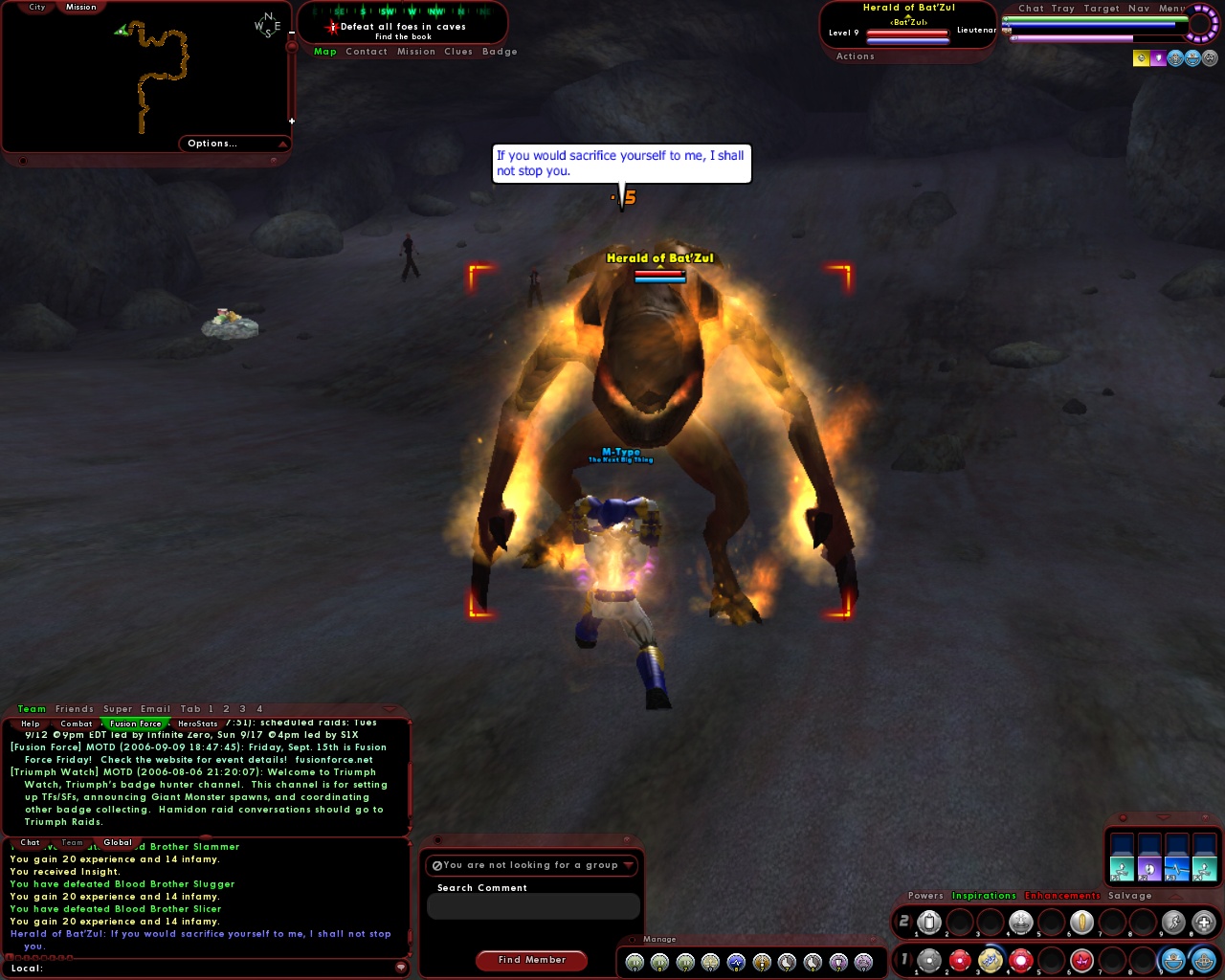Click the plus icon on the minimap edge
The image size is (1225, 980).
tap(290, 121)
